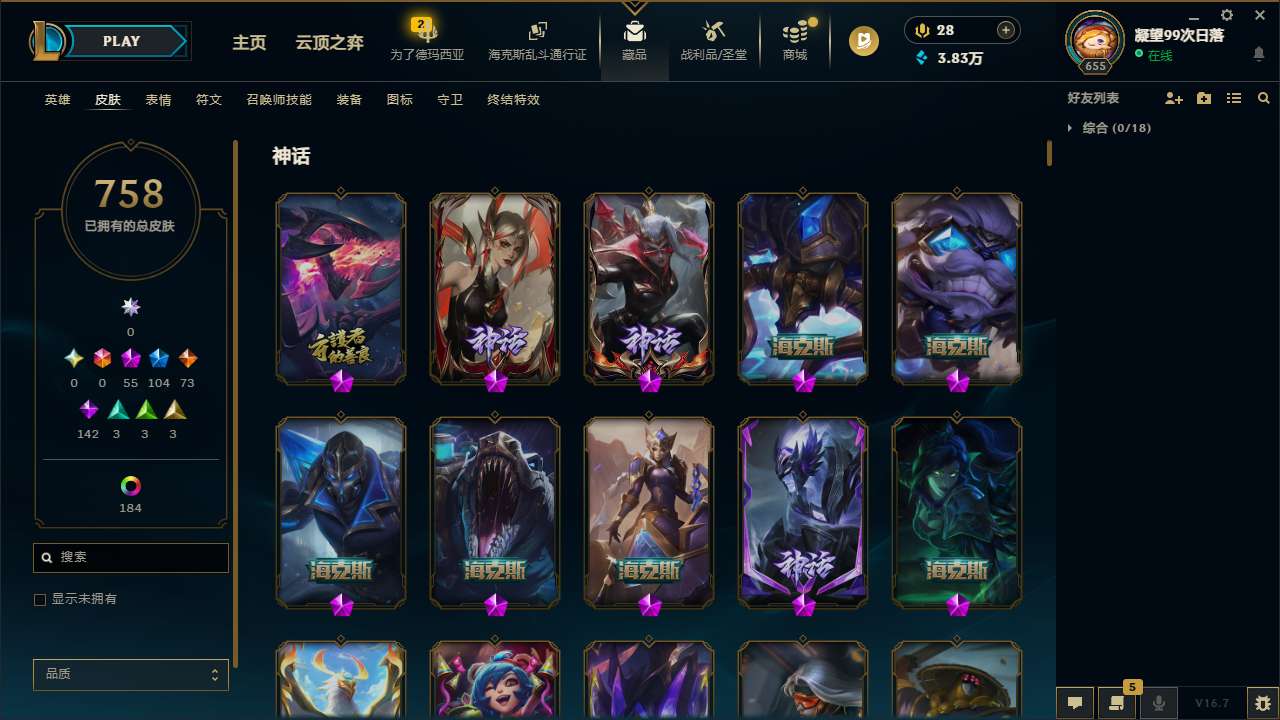Toggle the microphone in the bottom bar
The image size is (1280, 720).
1158,703
